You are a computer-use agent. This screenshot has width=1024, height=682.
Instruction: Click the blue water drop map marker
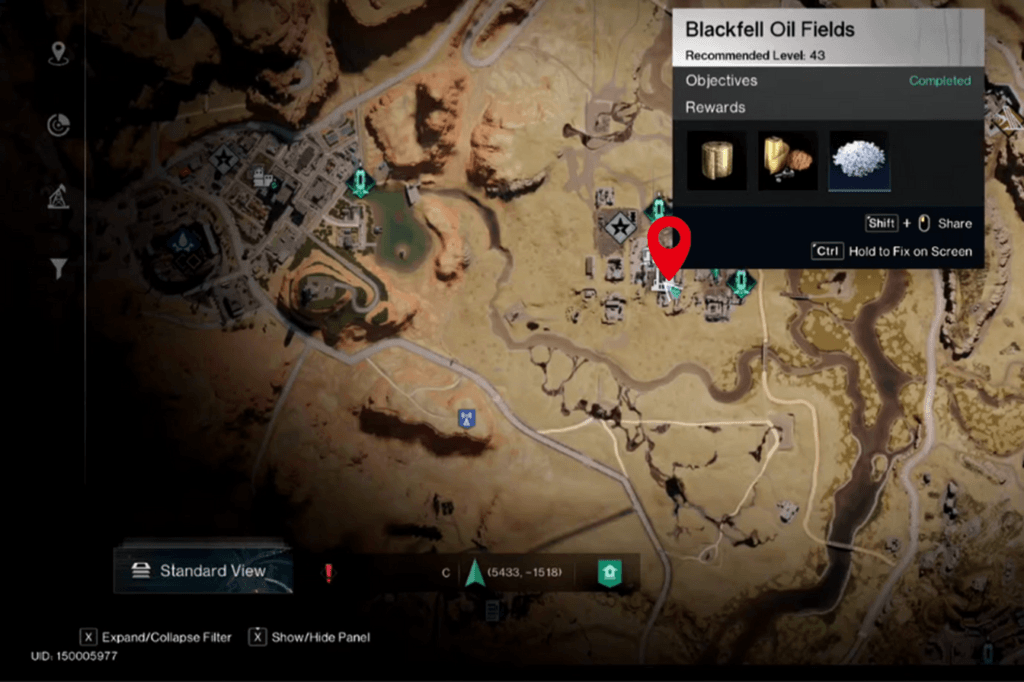(x=183, y=239)
